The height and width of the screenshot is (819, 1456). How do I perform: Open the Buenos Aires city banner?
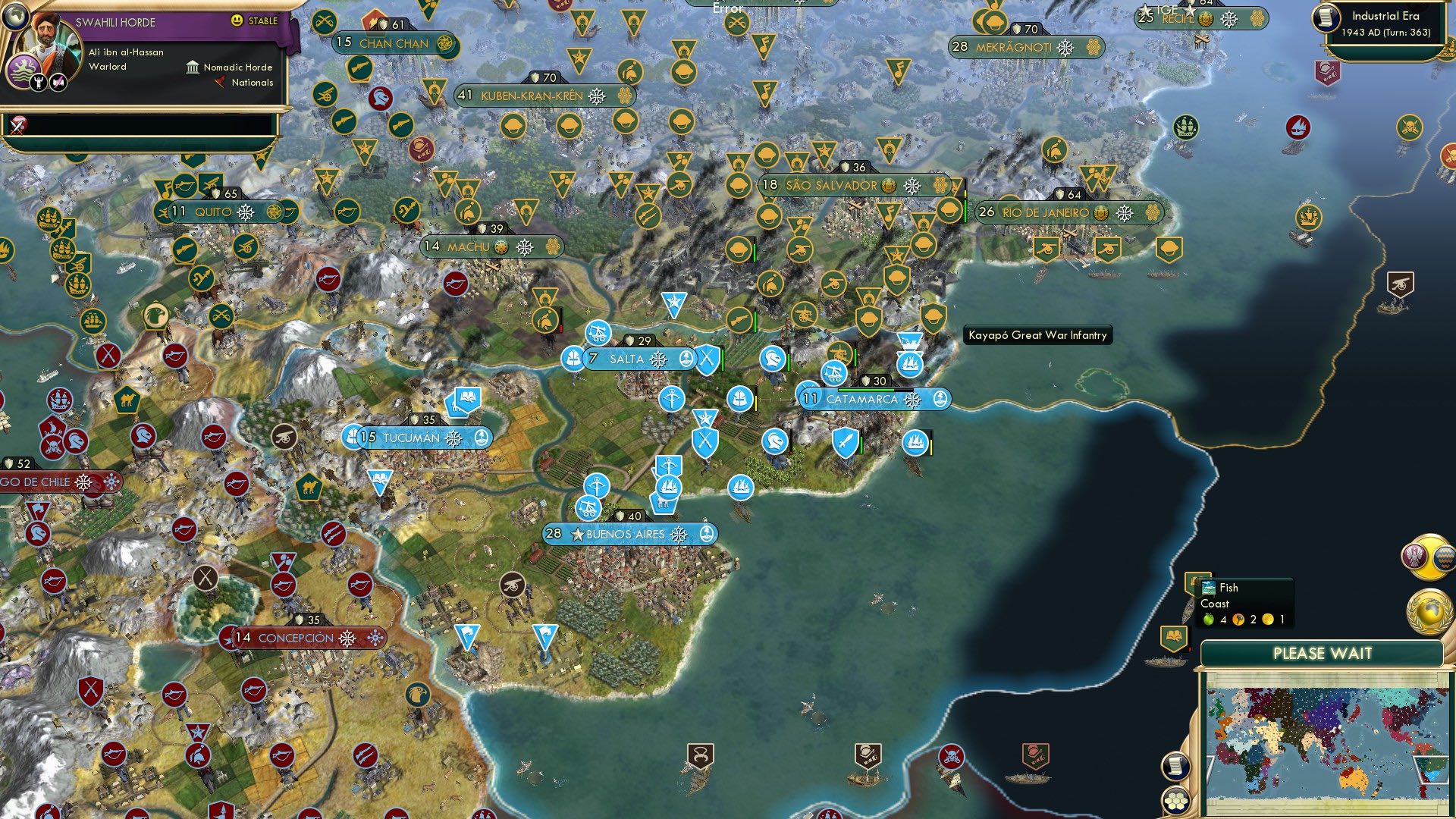tap(626, 534)
